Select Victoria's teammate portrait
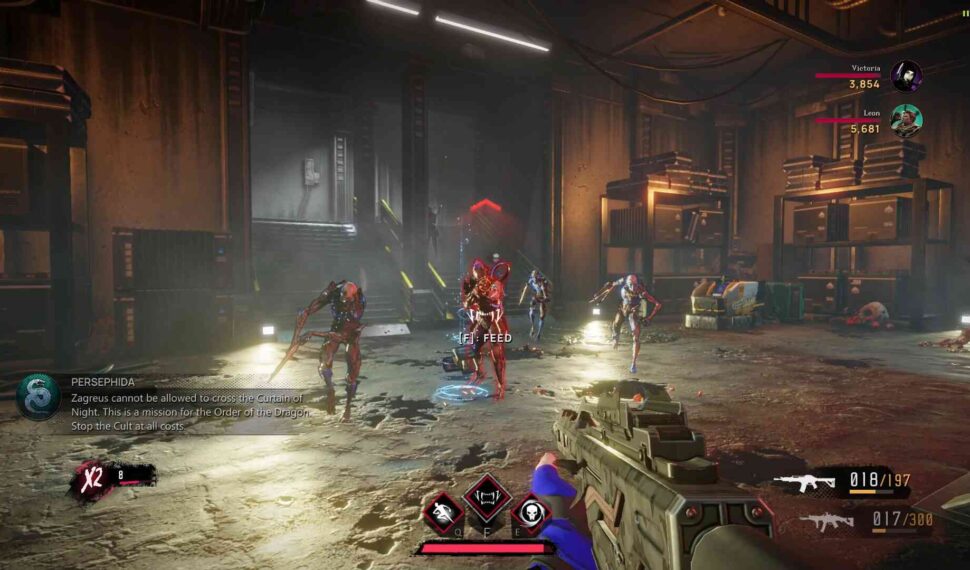Screen dimensions: 970x570 click(906, 76)
